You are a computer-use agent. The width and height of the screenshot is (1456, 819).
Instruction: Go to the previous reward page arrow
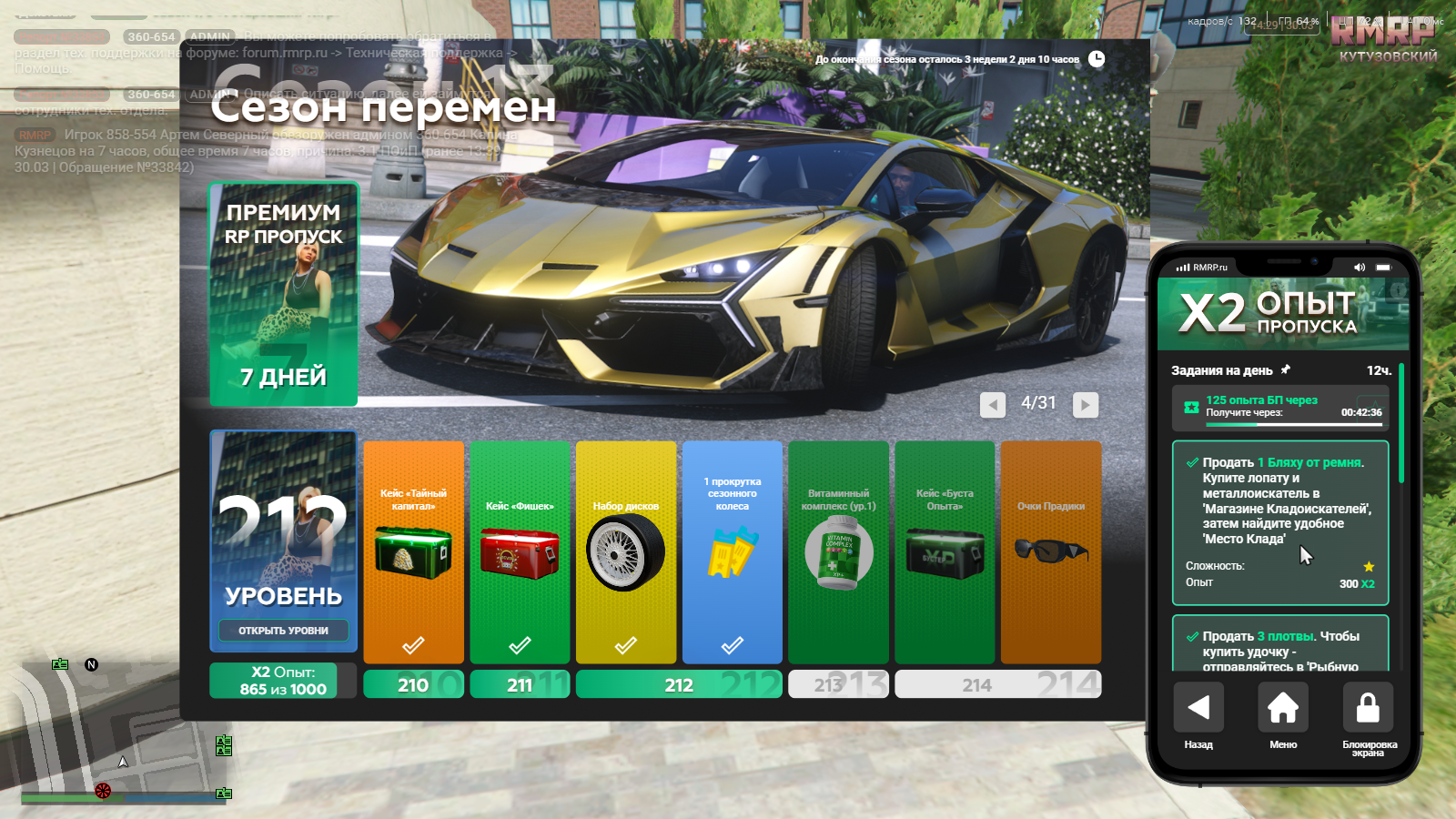(992, 405)
